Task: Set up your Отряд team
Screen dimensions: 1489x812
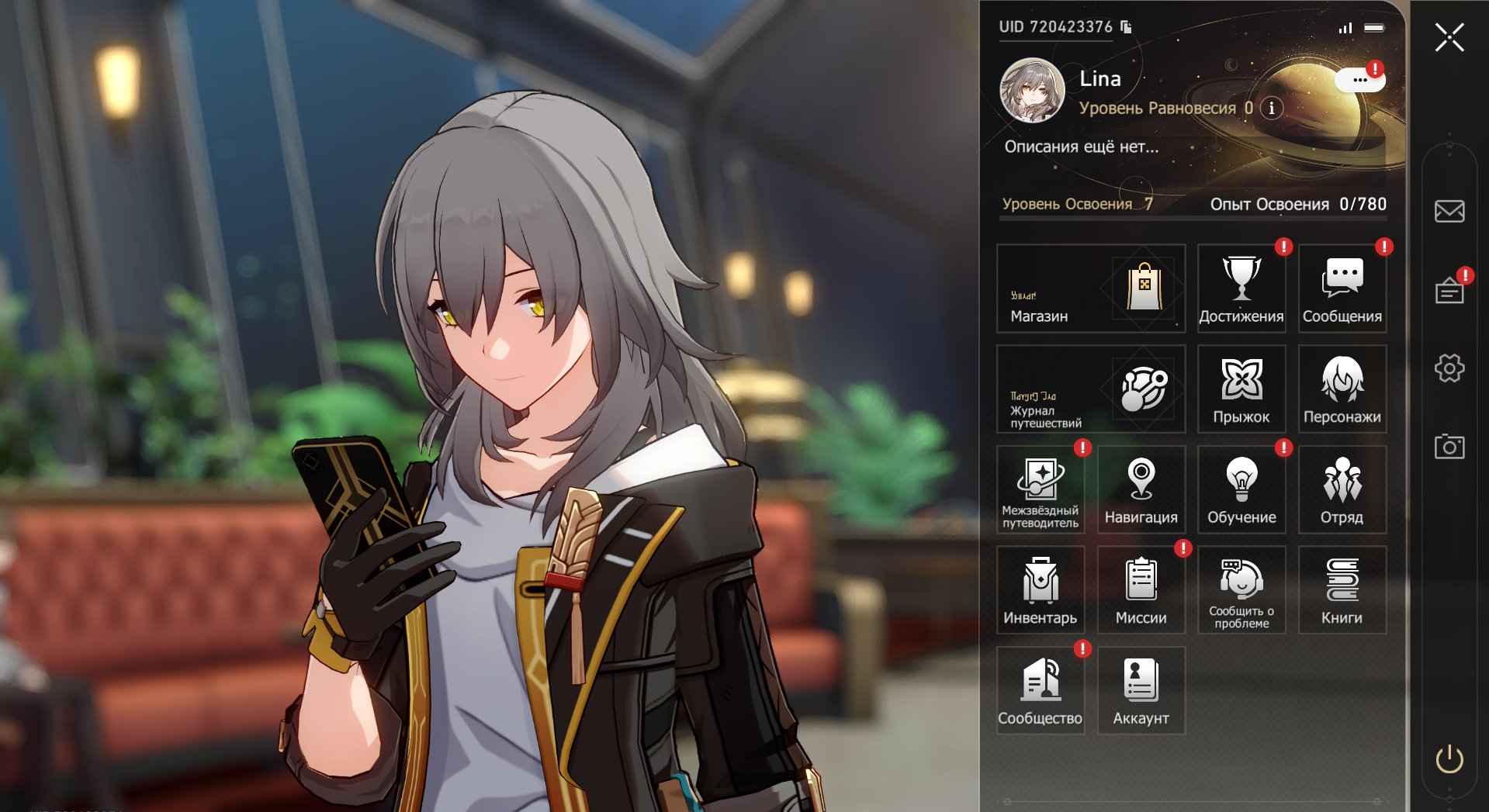Action: point(1342,489)
